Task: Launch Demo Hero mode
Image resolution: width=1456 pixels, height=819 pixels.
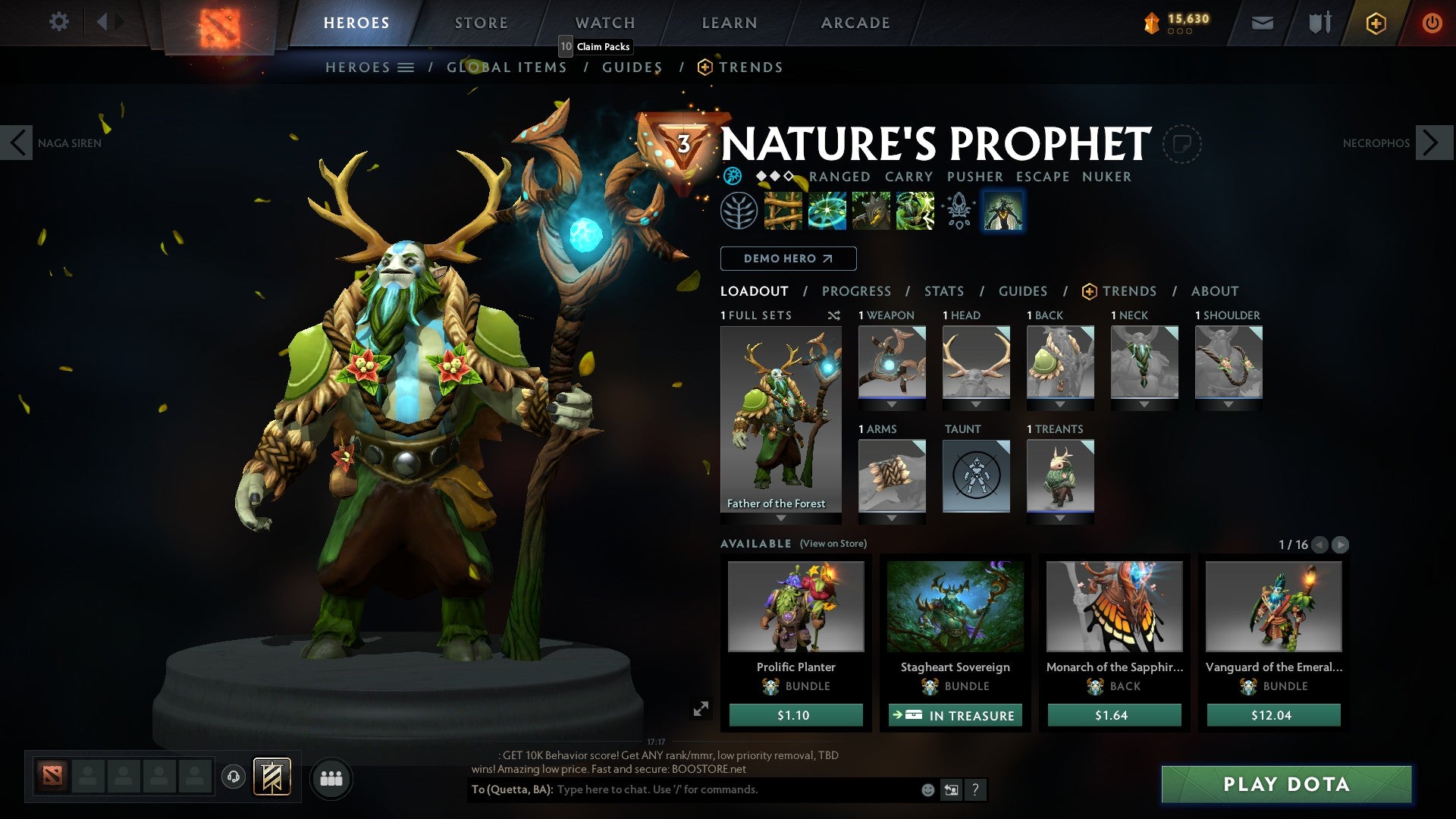Action: click(788, 259)
